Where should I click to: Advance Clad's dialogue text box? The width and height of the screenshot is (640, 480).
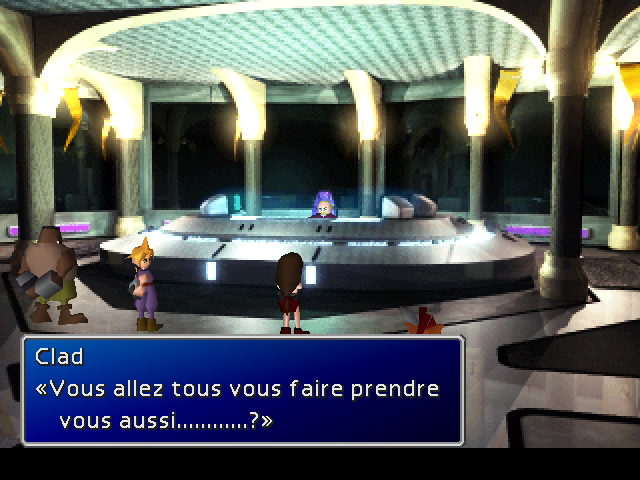click(243, 390)
